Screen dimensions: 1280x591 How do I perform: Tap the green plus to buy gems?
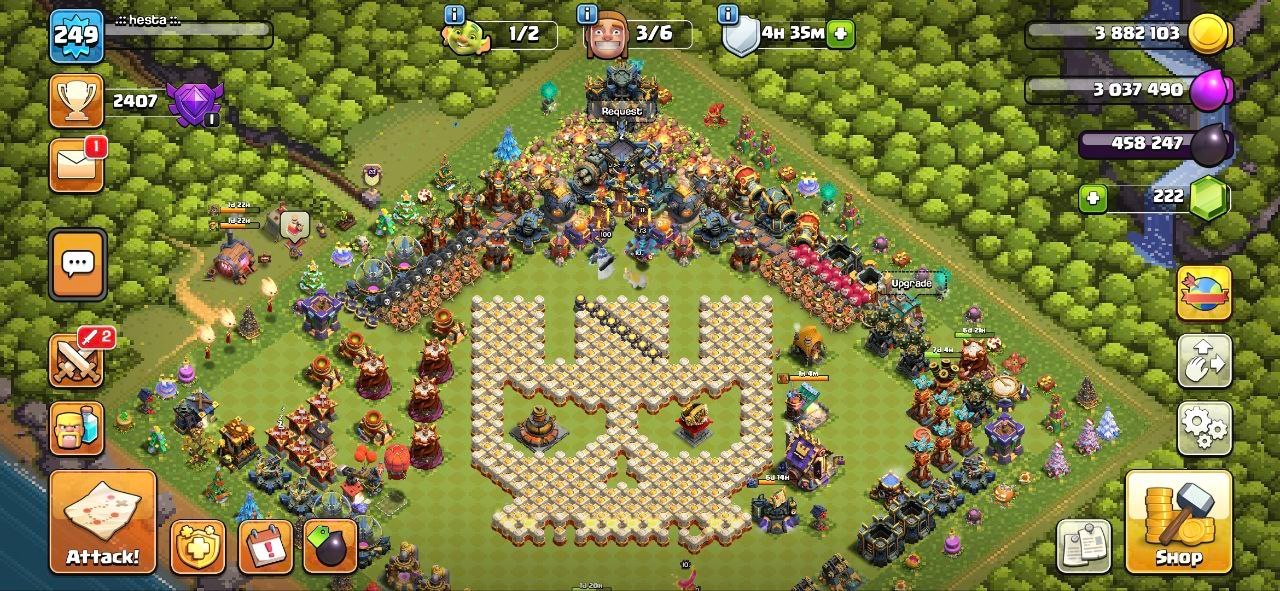pyautogui.click(x=1093, y=198)
